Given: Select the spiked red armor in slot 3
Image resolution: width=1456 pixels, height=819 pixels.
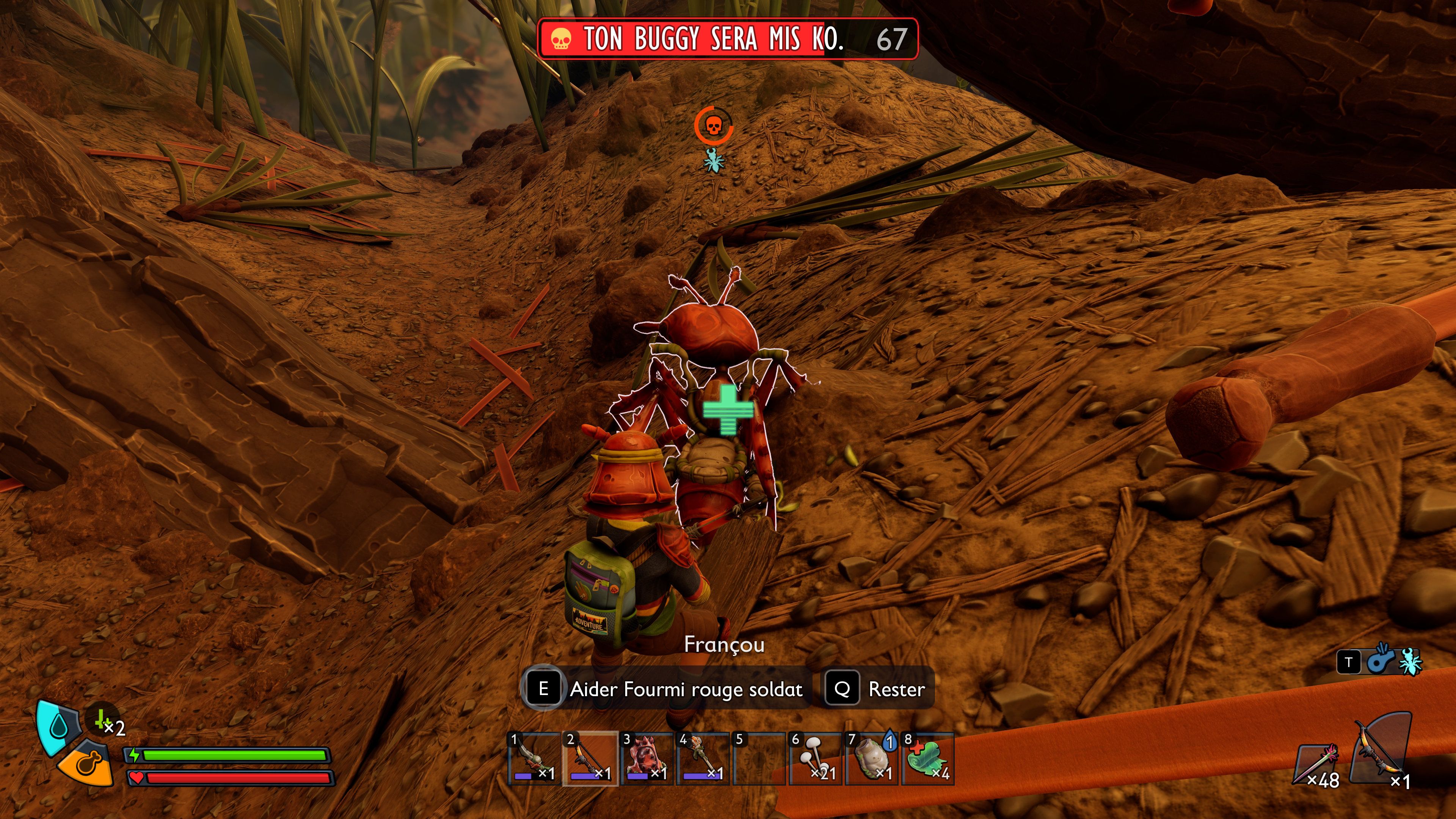Looking at the screenshot, I should tap(646, 758).
